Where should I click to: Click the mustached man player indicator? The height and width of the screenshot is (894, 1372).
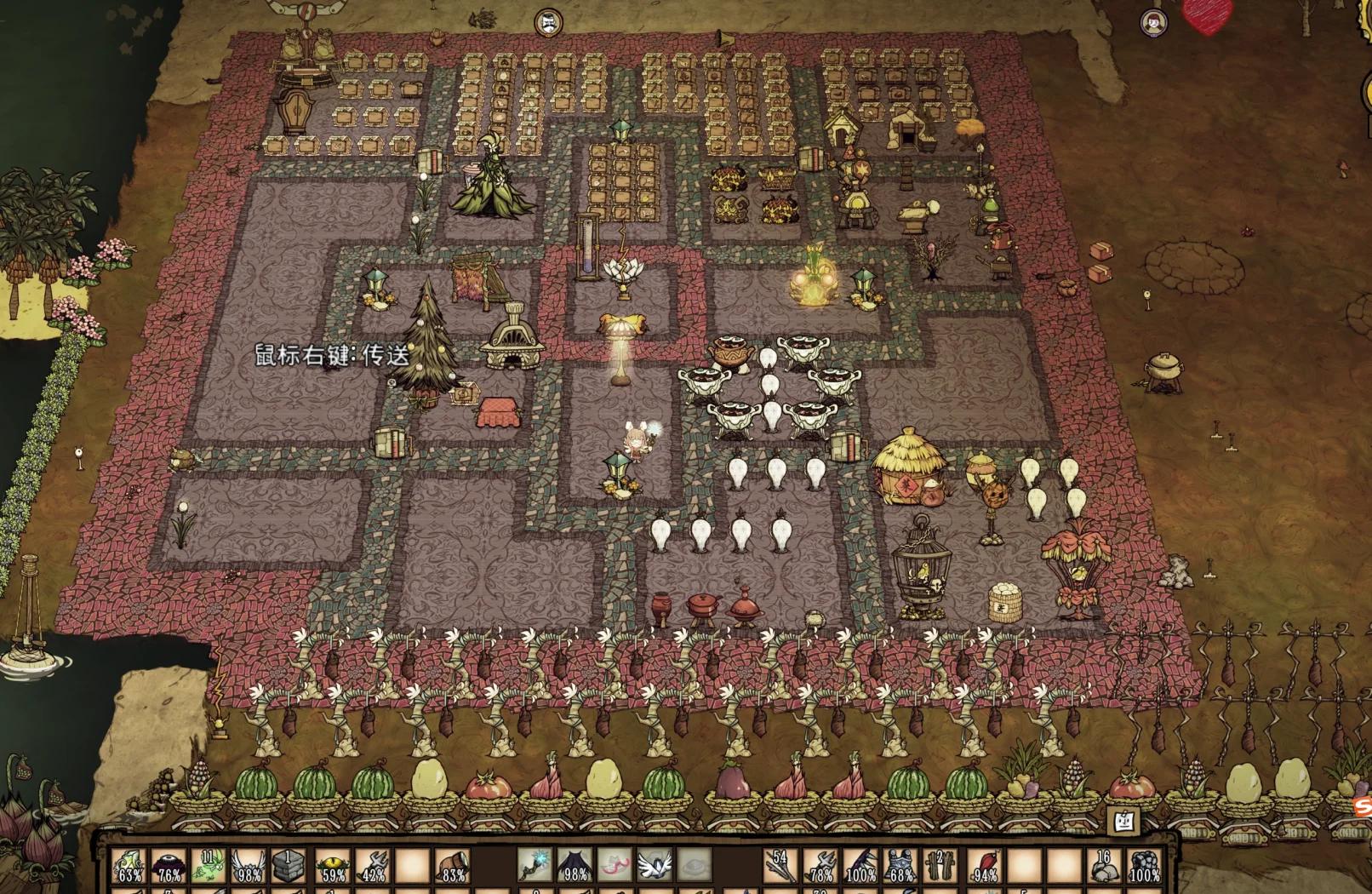click(x=547, y=23)
